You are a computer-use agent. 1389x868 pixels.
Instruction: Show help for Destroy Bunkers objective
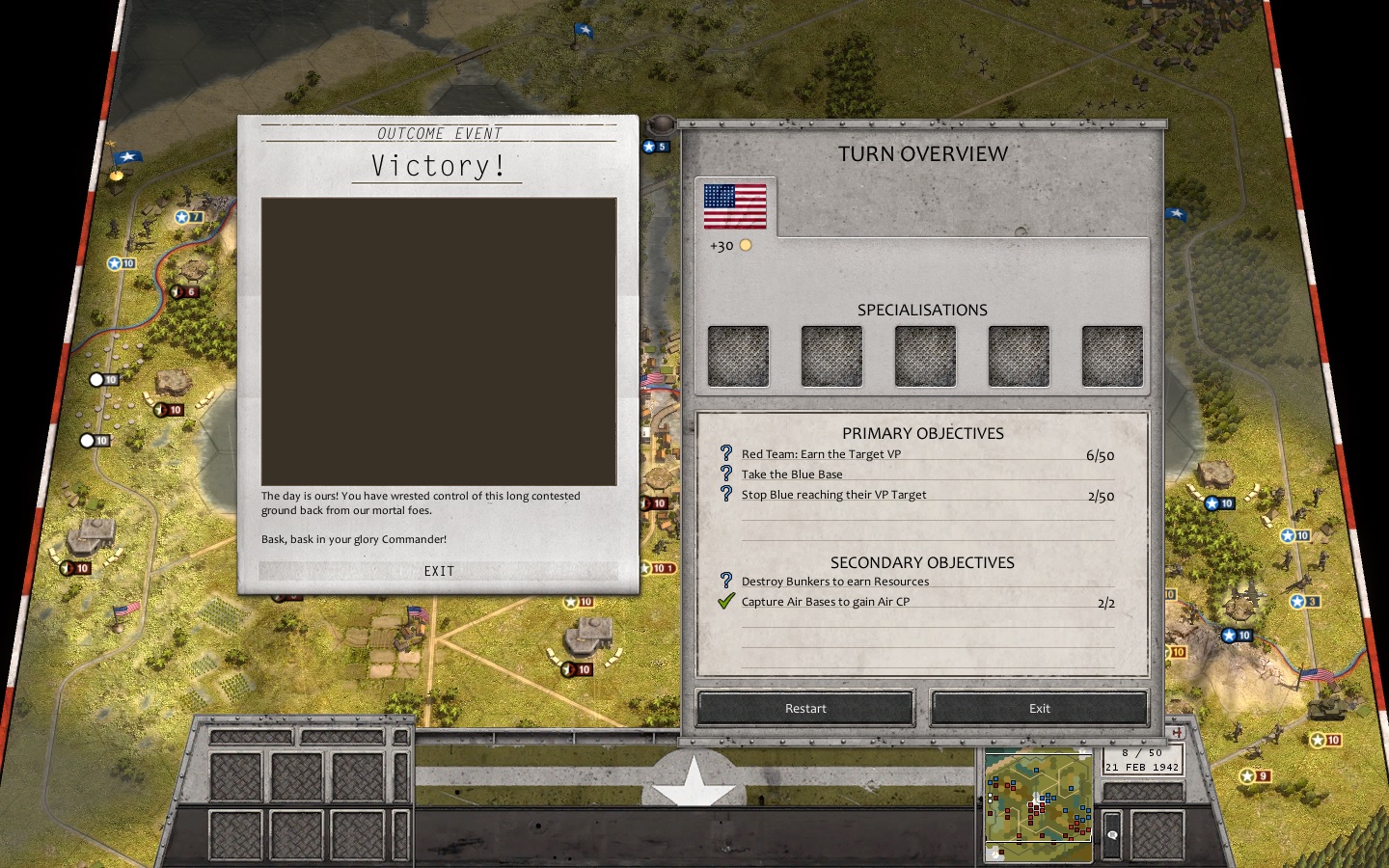(726, 581)
